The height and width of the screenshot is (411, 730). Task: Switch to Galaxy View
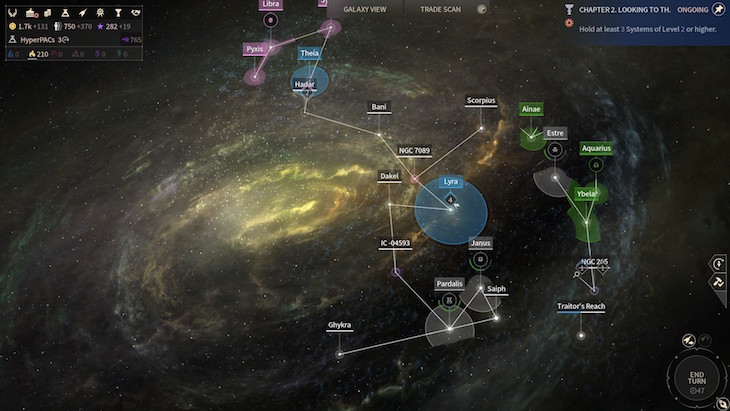pos(364,9)
